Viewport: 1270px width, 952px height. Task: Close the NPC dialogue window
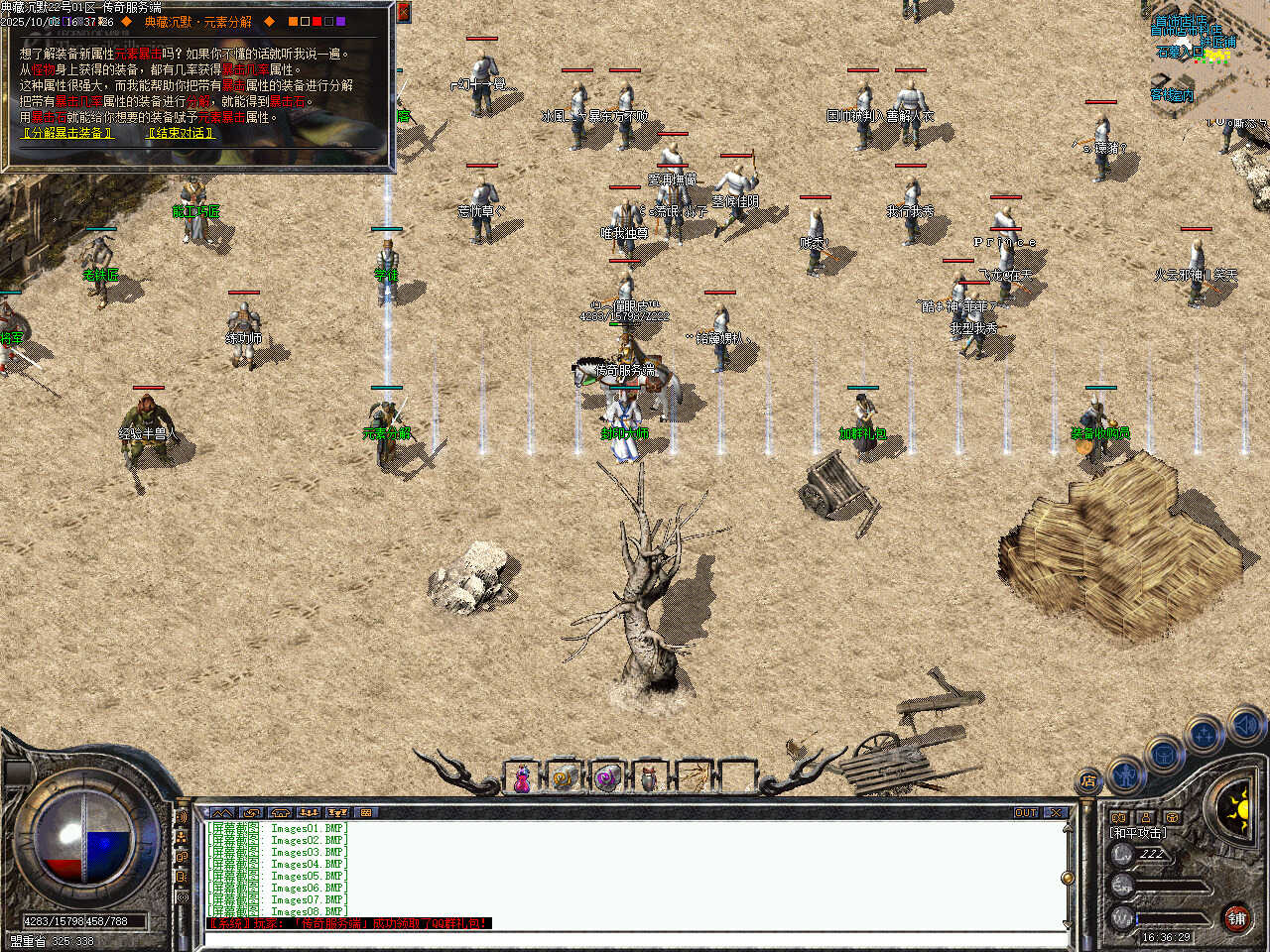(x=403, y=12)
